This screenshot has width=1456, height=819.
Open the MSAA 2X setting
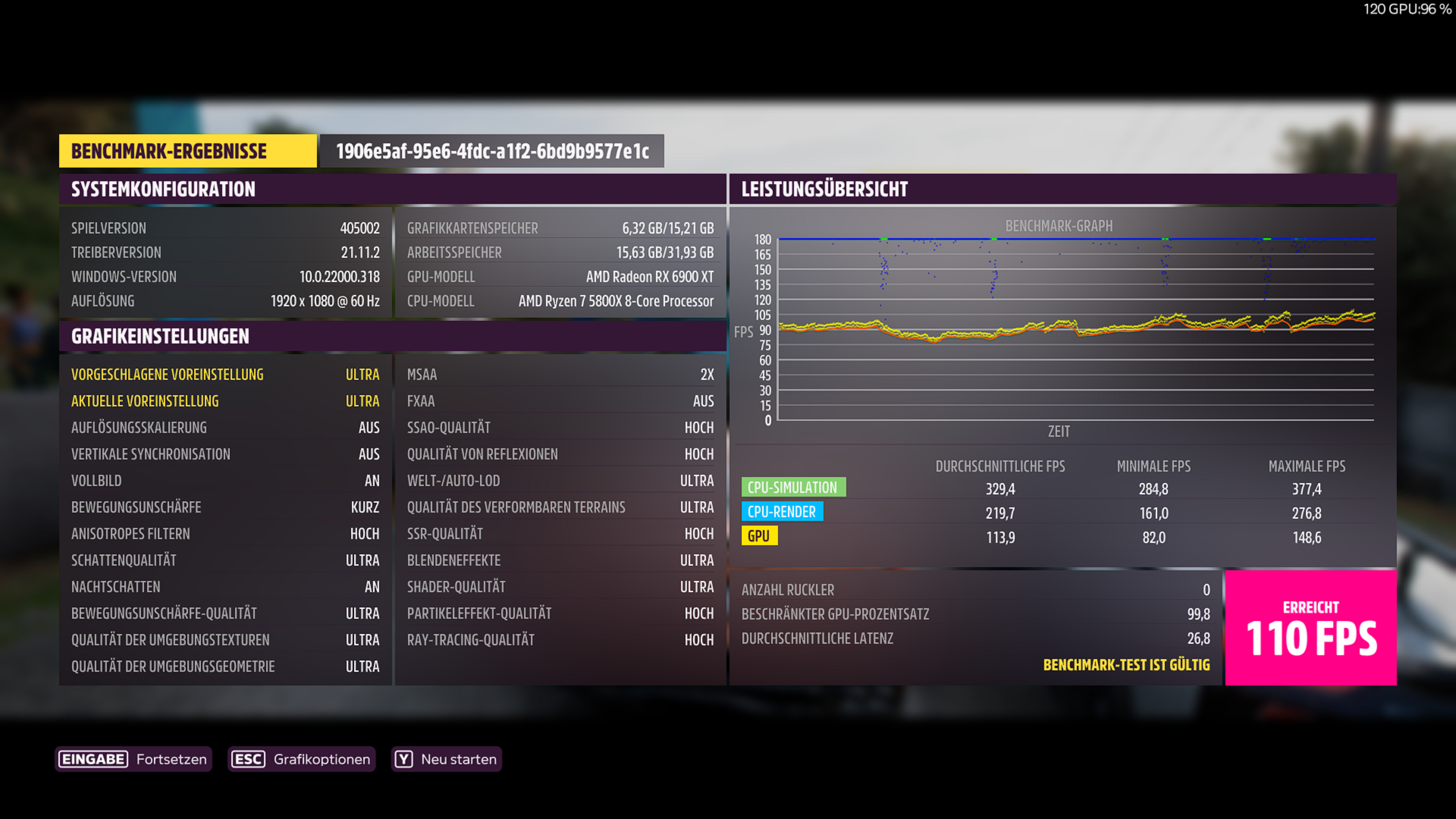pos(560,373)
